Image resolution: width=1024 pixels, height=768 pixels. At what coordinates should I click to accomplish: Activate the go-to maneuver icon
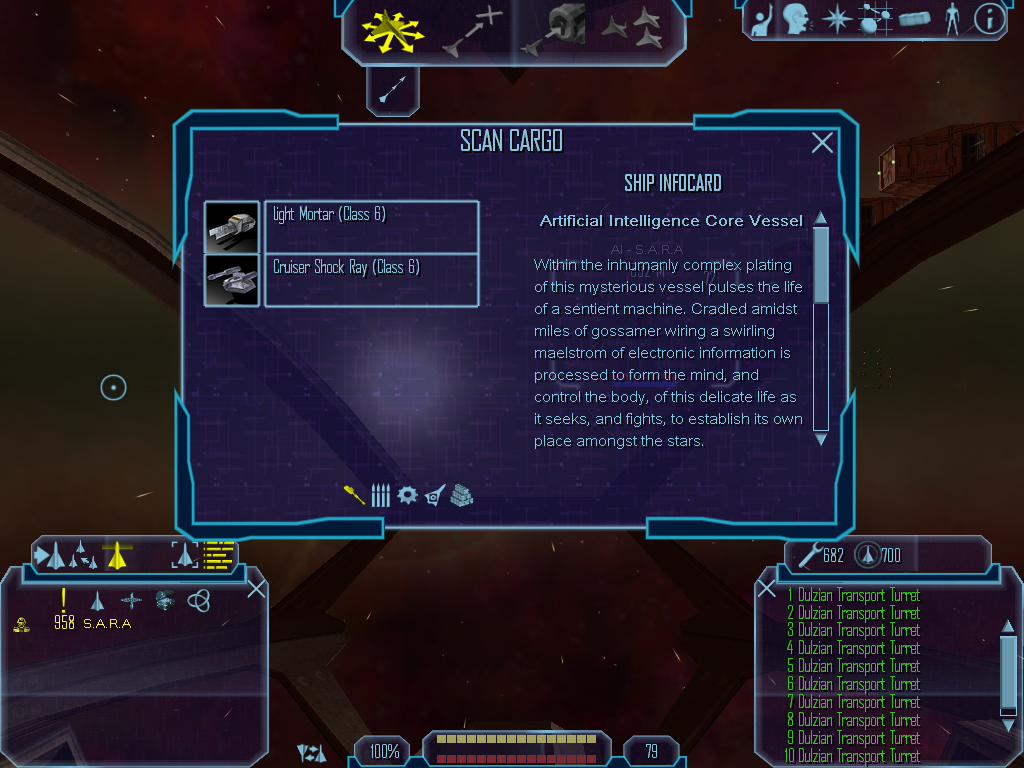click(x=471, y=31)
